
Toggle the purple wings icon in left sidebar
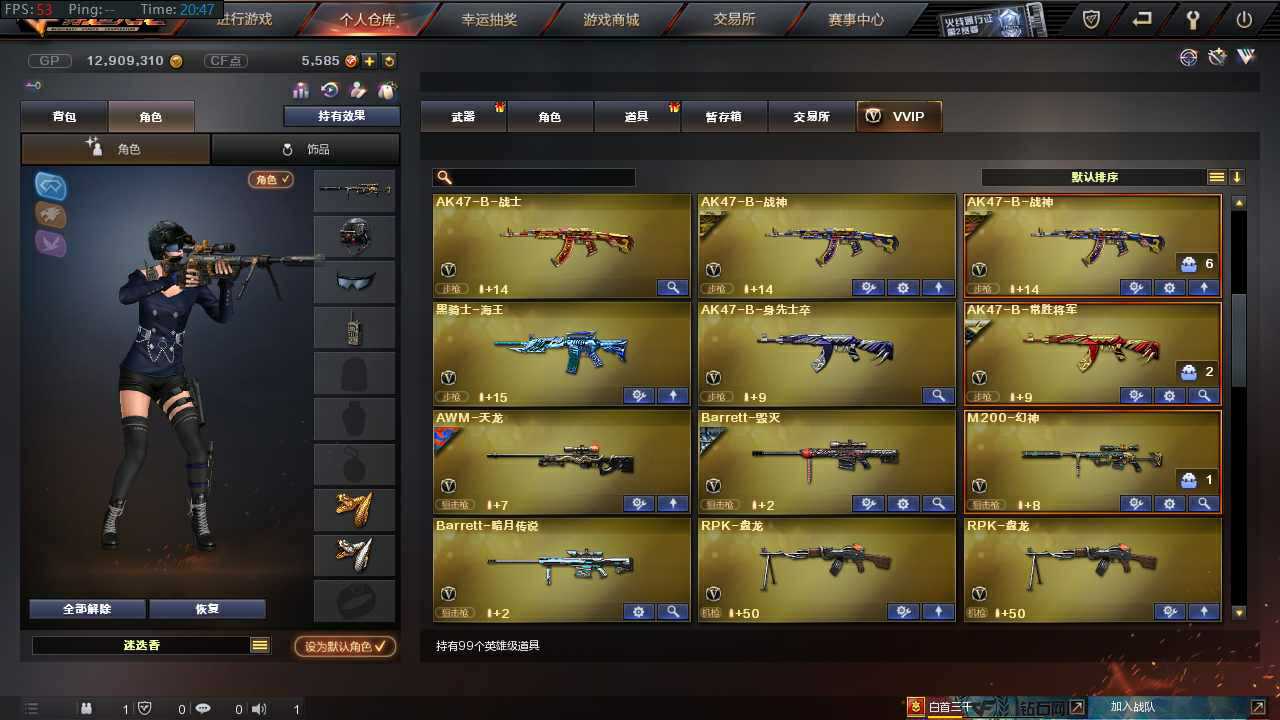click(x=50, y=243)
